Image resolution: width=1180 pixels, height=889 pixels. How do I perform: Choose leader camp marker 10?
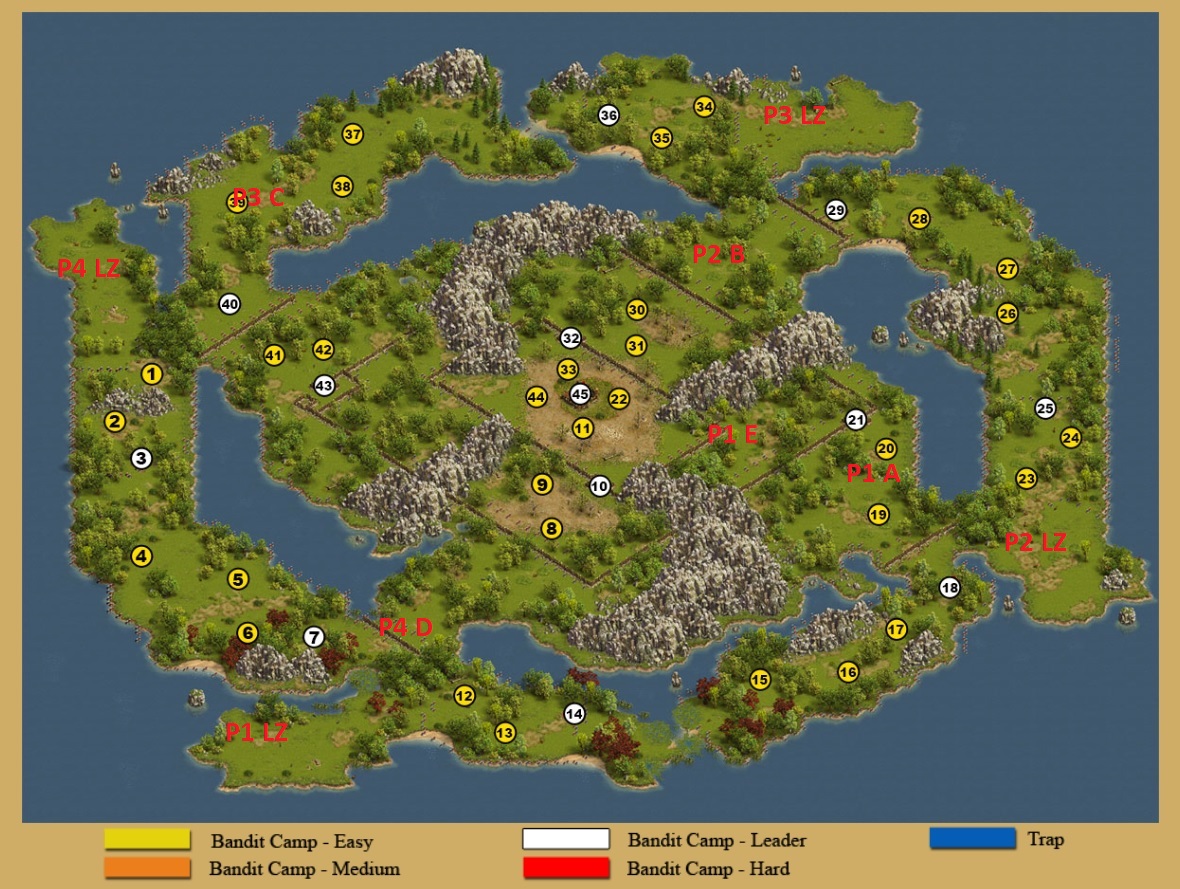(599, 486)
